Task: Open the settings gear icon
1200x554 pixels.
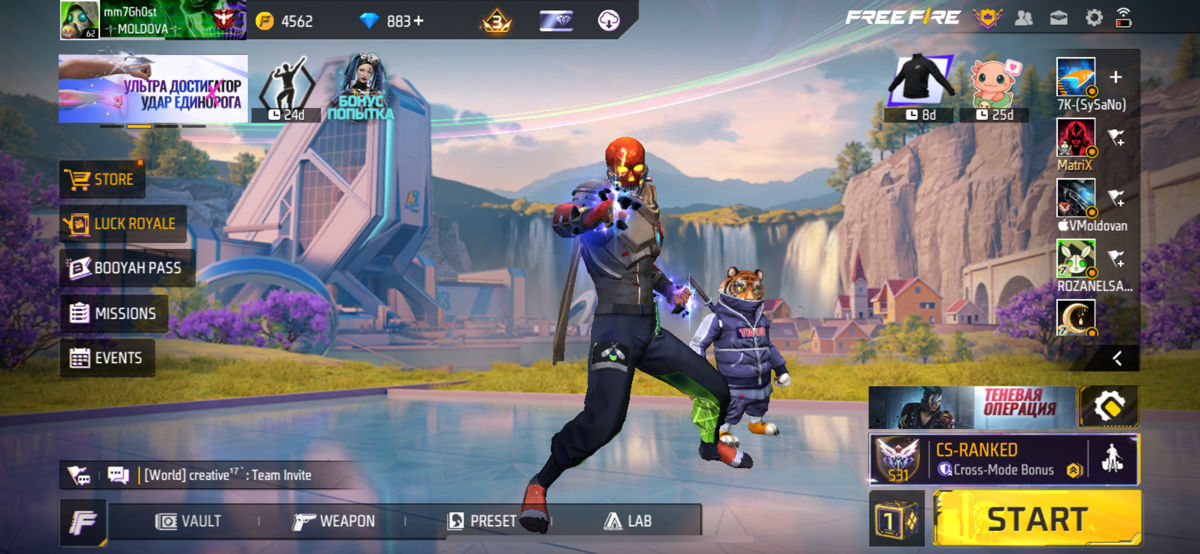Action: pos(1094,17)
